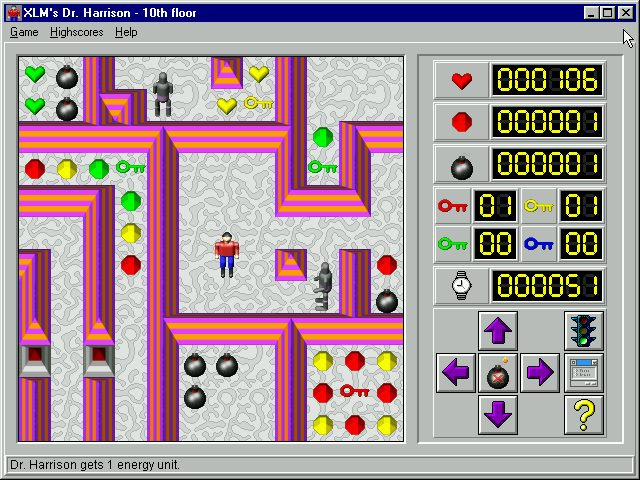Viewport: 640px width, 480px height.
Task: Activate the bomb button between the arrows
Action: pyautogui.click(x=498, y=373)
